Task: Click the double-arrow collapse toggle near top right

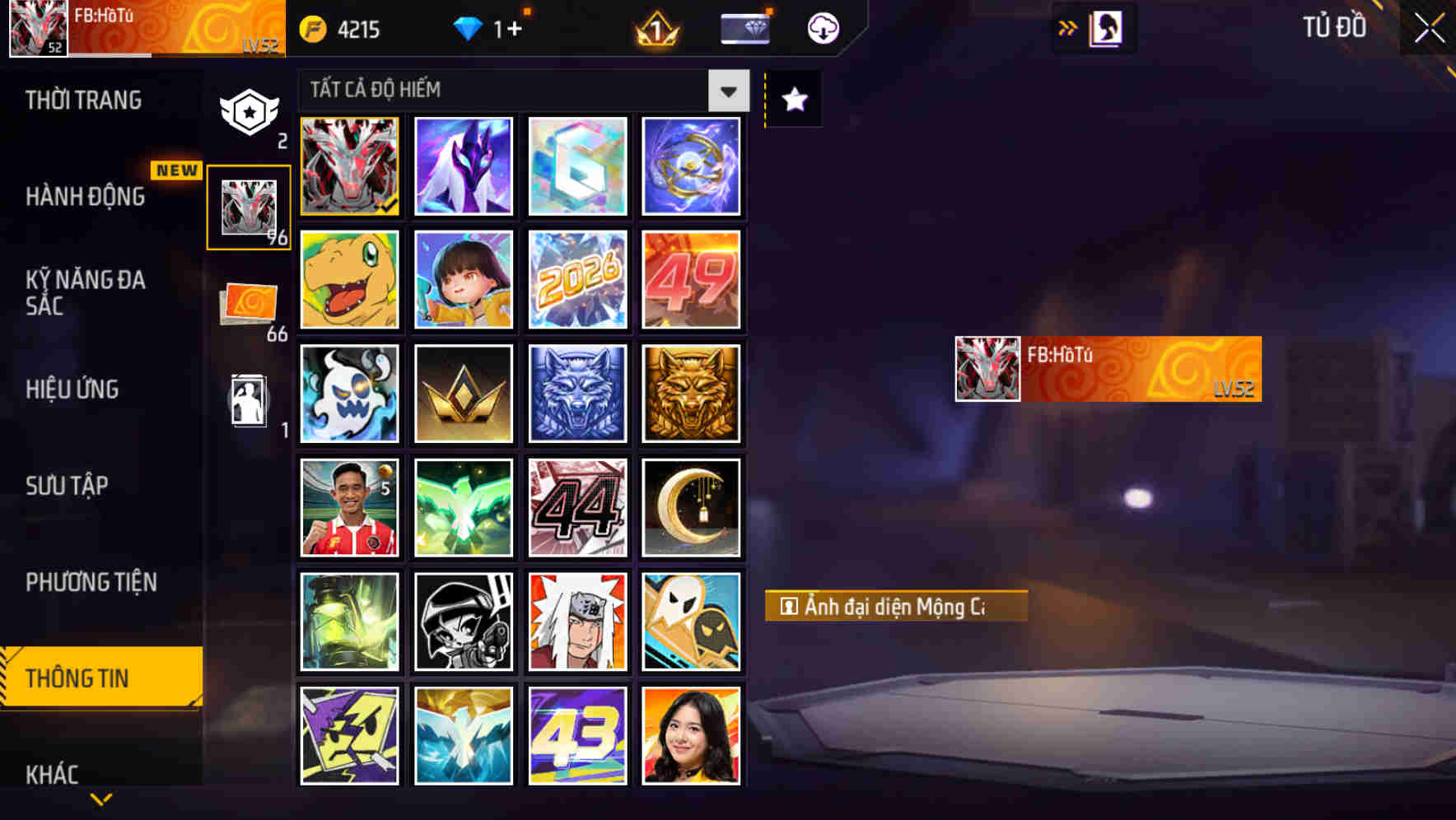Action: click(x=1066, y=27)
